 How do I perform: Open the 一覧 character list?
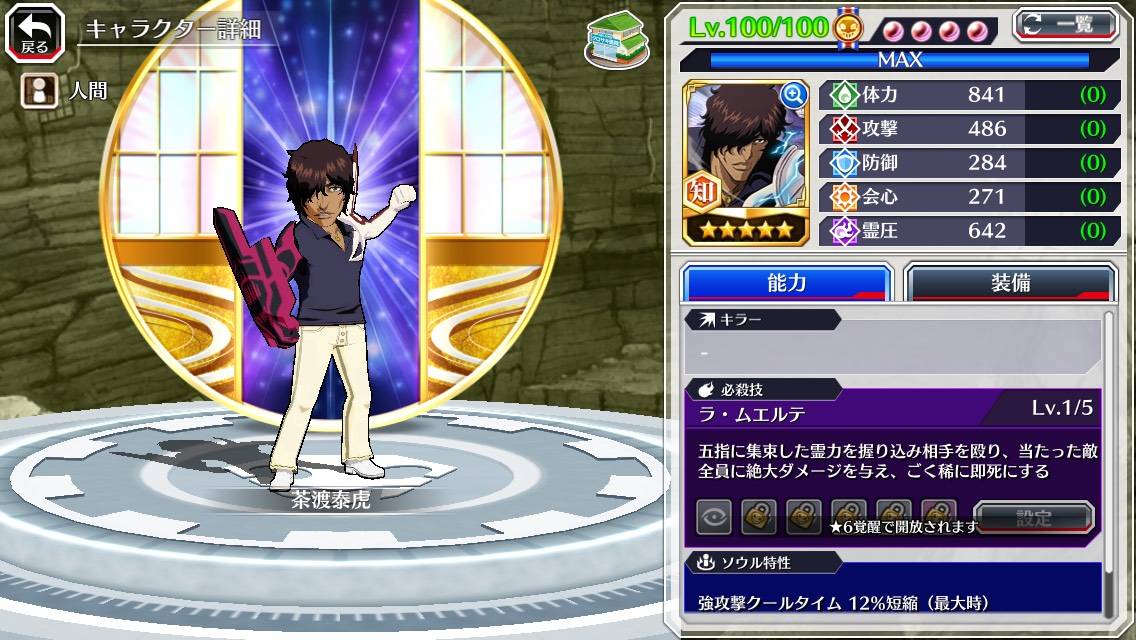1067,25
